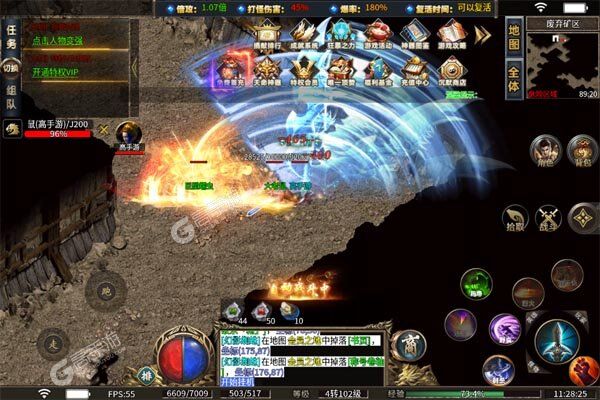
Task: Tap the 拾取 pickup button
Action: (x=516, y=218)
